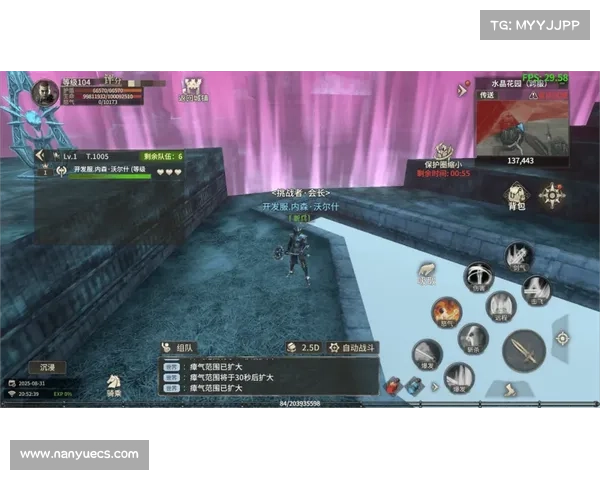Mount up with the 骑乘 horse icon
Viewport: 600px width, 480px height.
tap(115, 383)
